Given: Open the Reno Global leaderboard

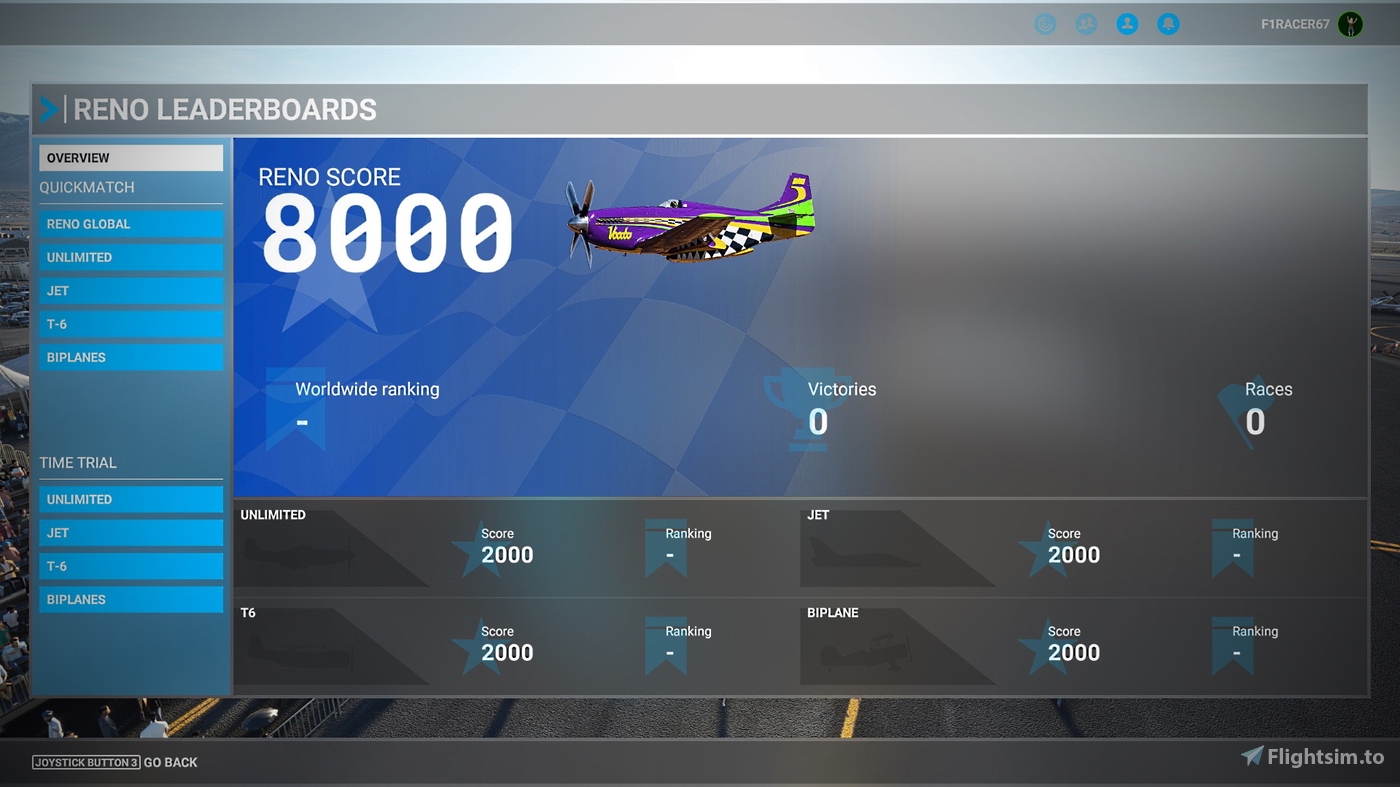Looking at the screenshot, I should click(x=130, y=224).
